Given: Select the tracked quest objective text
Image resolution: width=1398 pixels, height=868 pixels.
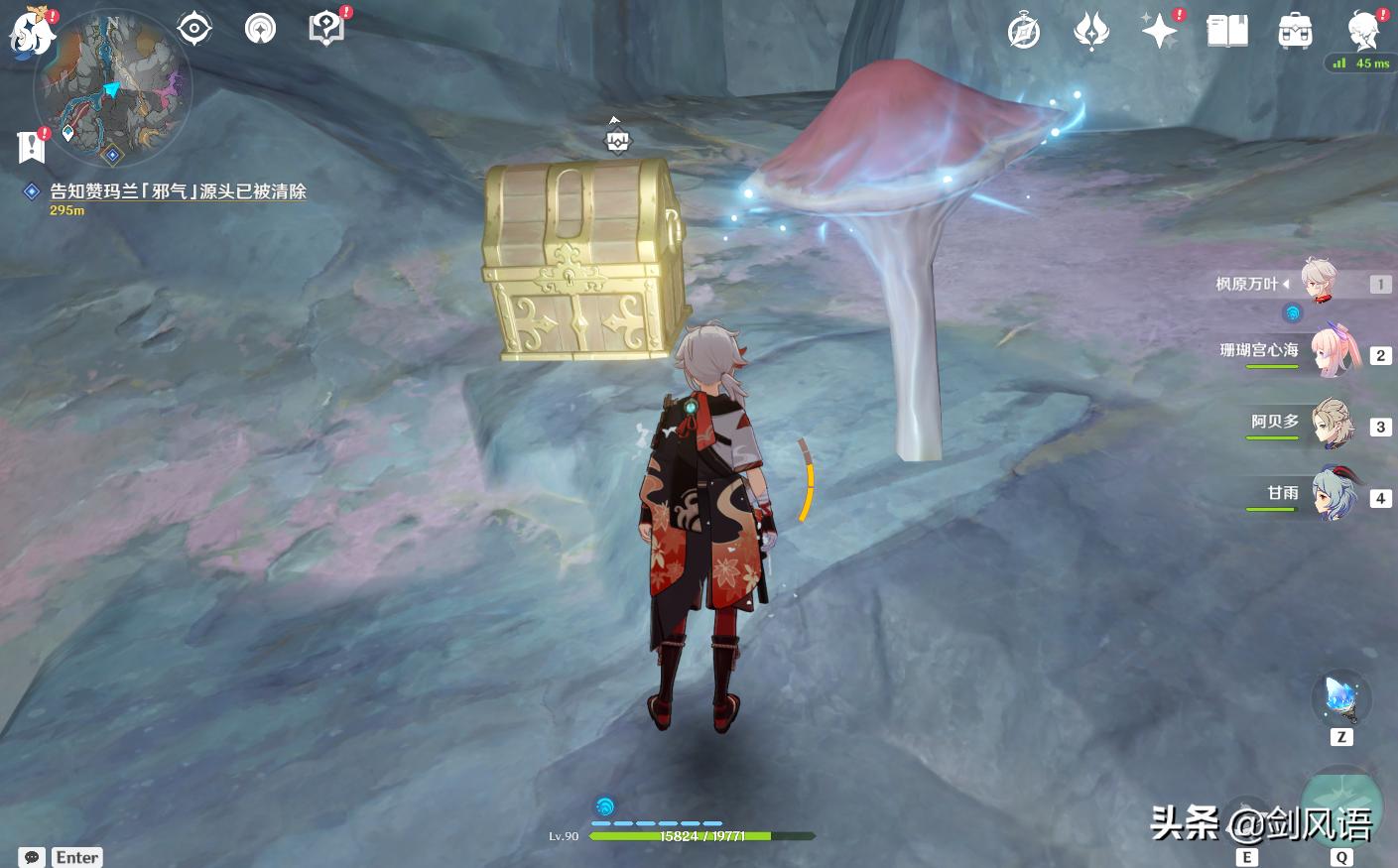Looking at the screenshot, I should pos(178,191).
